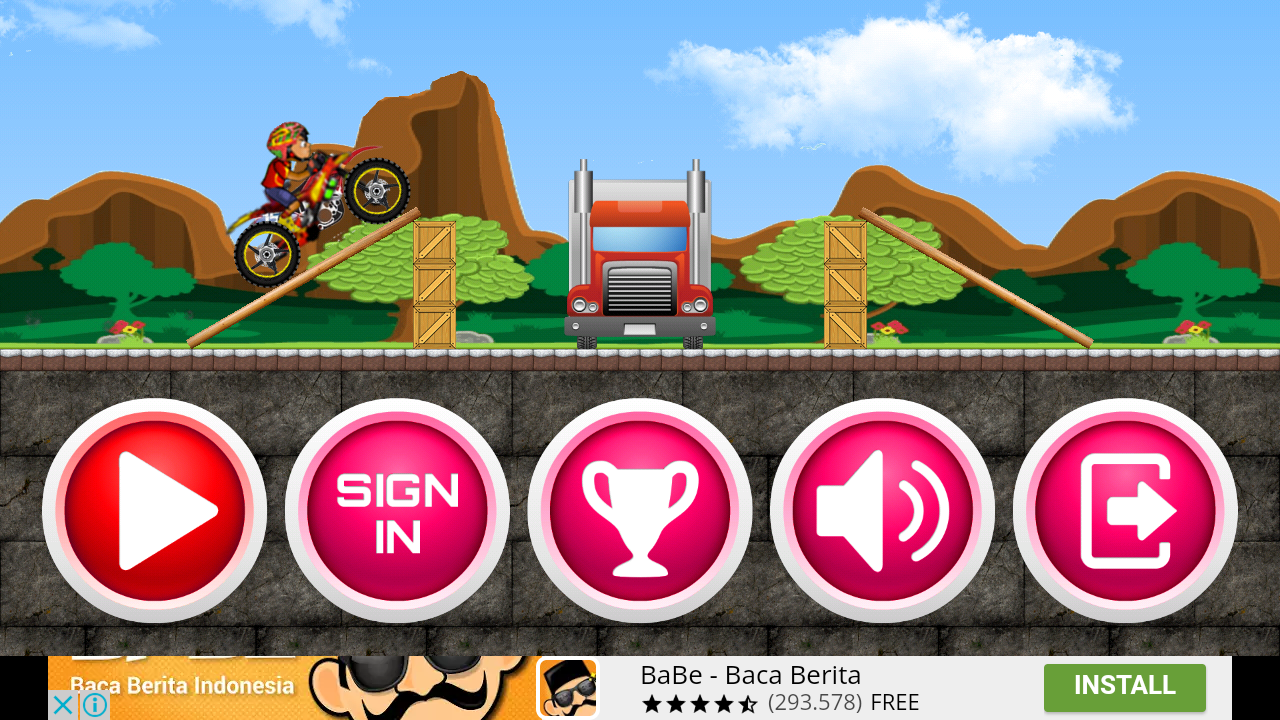Open AdChoices via the small info icon
Screen dimensions: 1280x720
[x=95, y=705]
